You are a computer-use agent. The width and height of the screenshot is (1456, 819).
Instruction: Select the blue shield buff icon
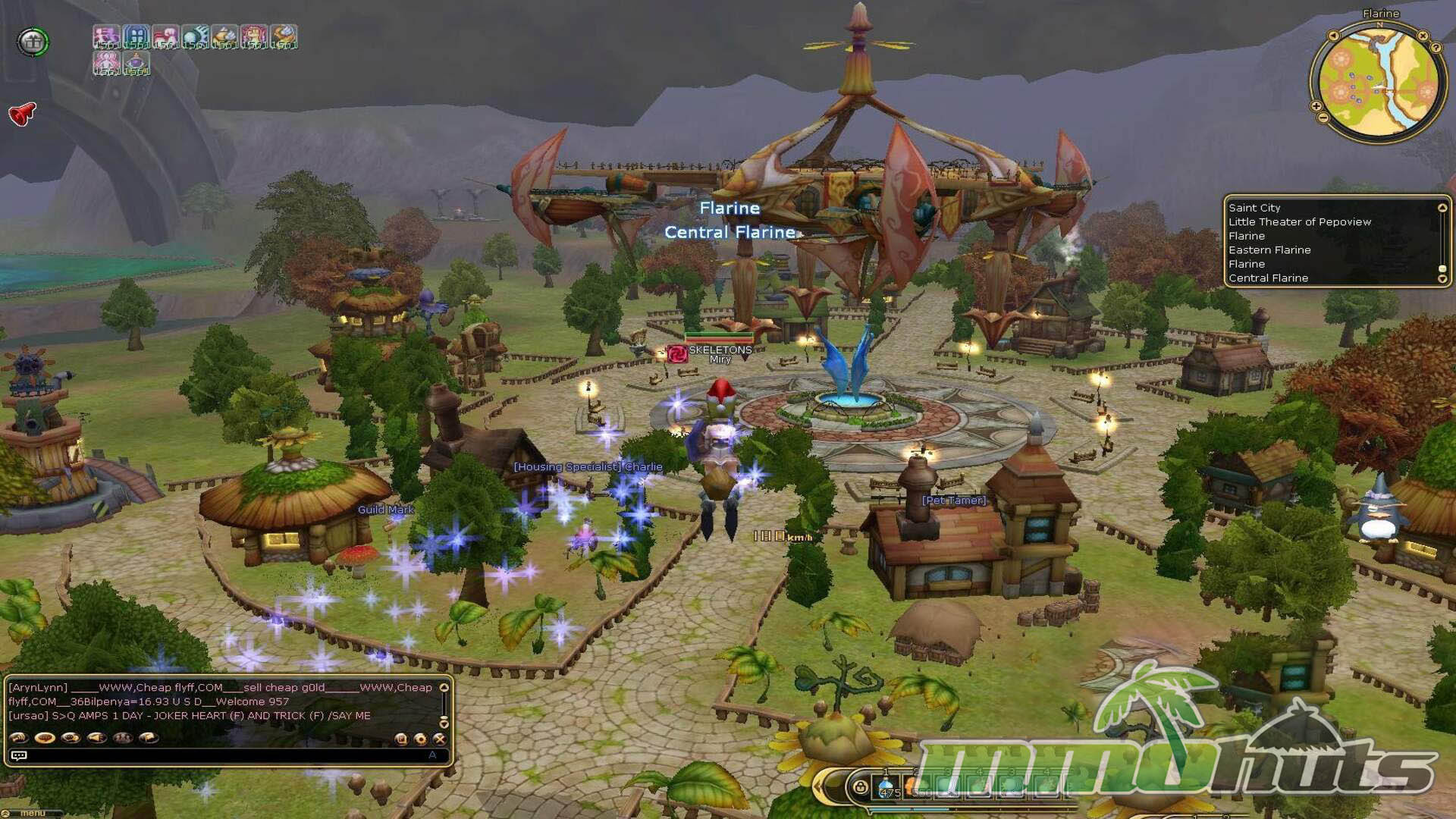pos(136,36)
